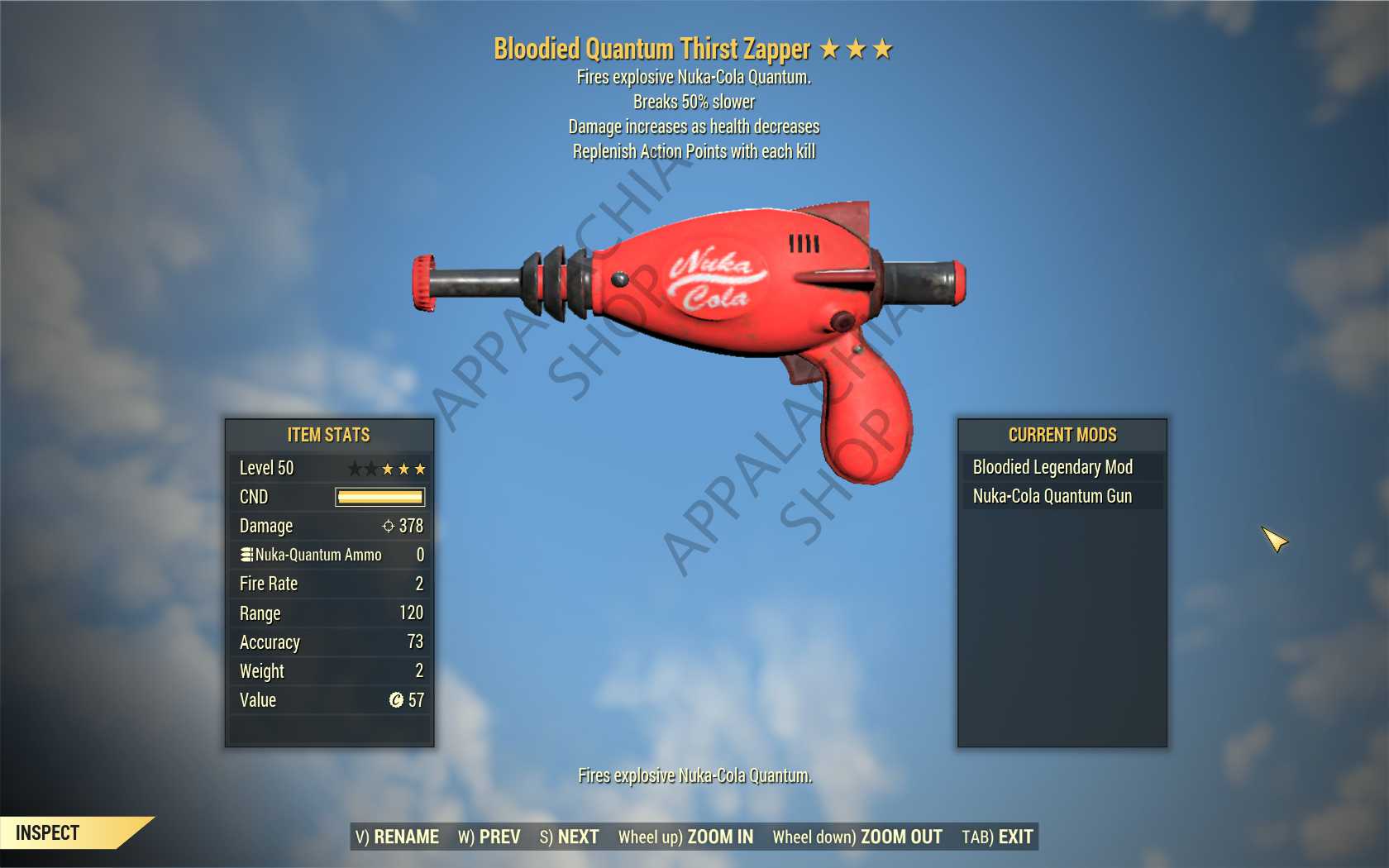
Task: Select the crosshair icon next to Damage value
Action: [389, 526]
